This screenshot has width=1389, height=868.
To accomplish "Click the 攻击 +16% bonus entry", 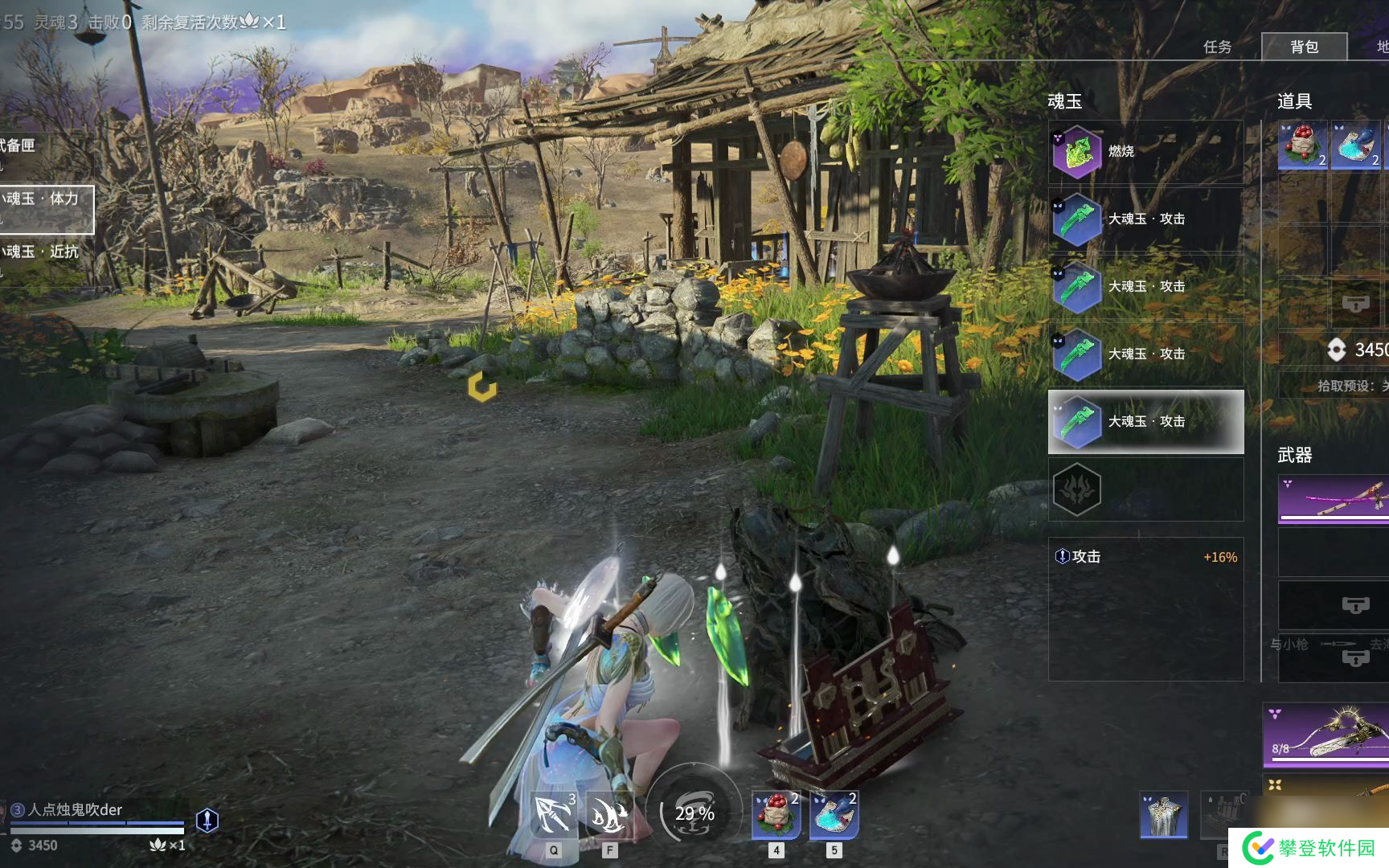I will [1145, 557].
